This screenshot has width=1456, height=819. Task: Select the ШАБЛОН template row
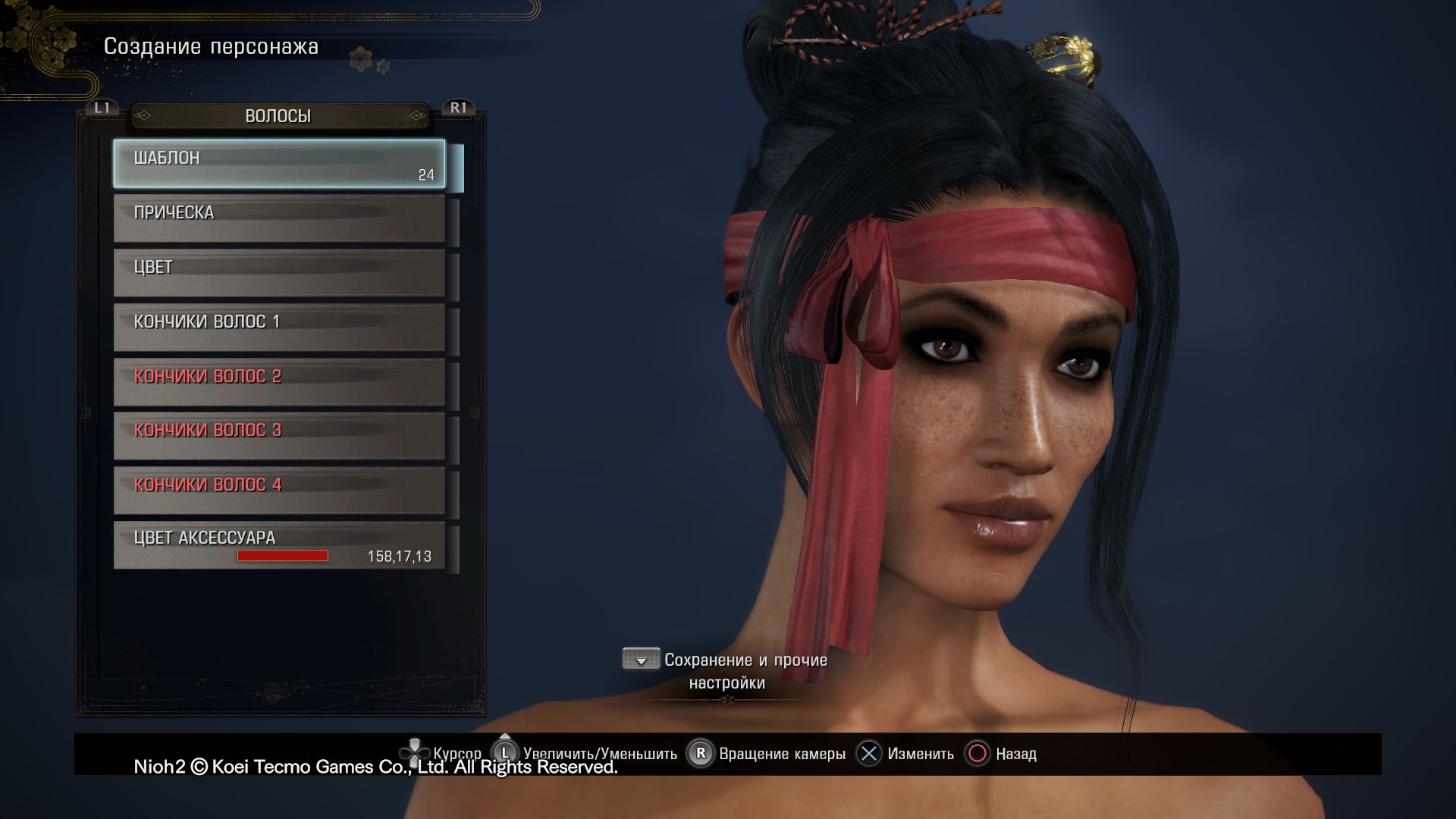[279, 163]
